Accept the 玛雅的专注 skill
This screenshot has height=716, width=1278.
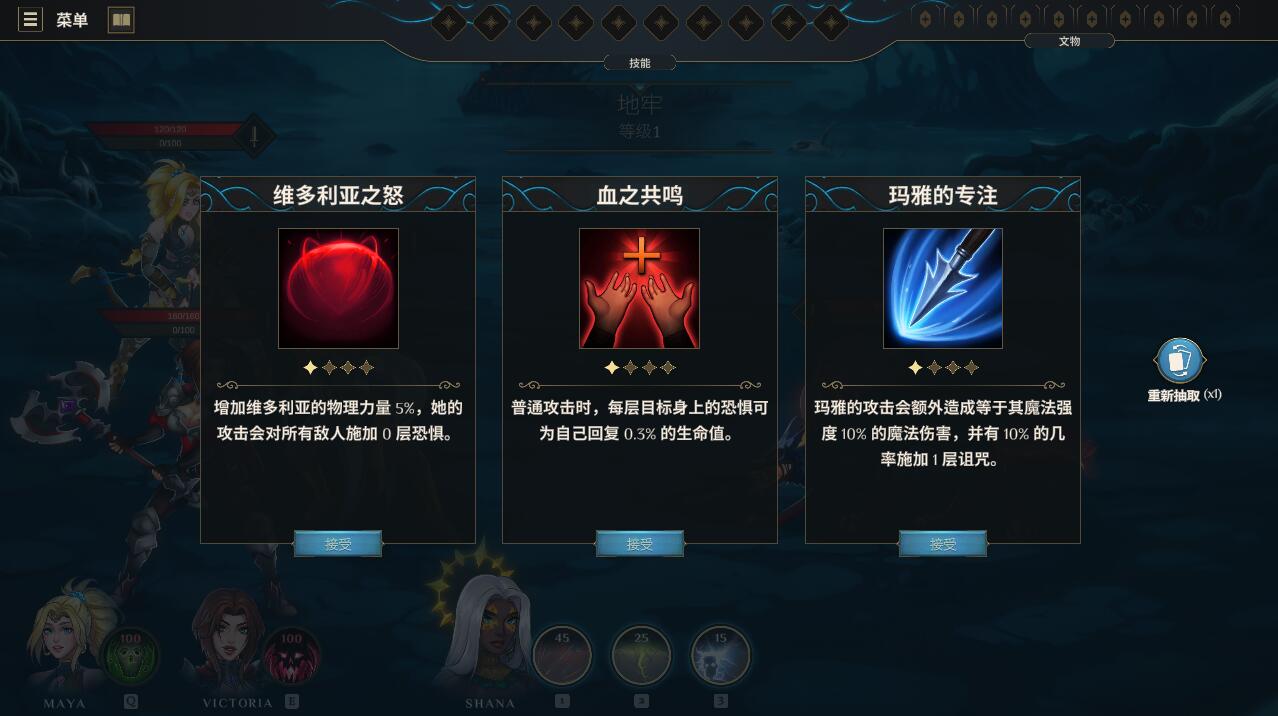pos(943,544)
